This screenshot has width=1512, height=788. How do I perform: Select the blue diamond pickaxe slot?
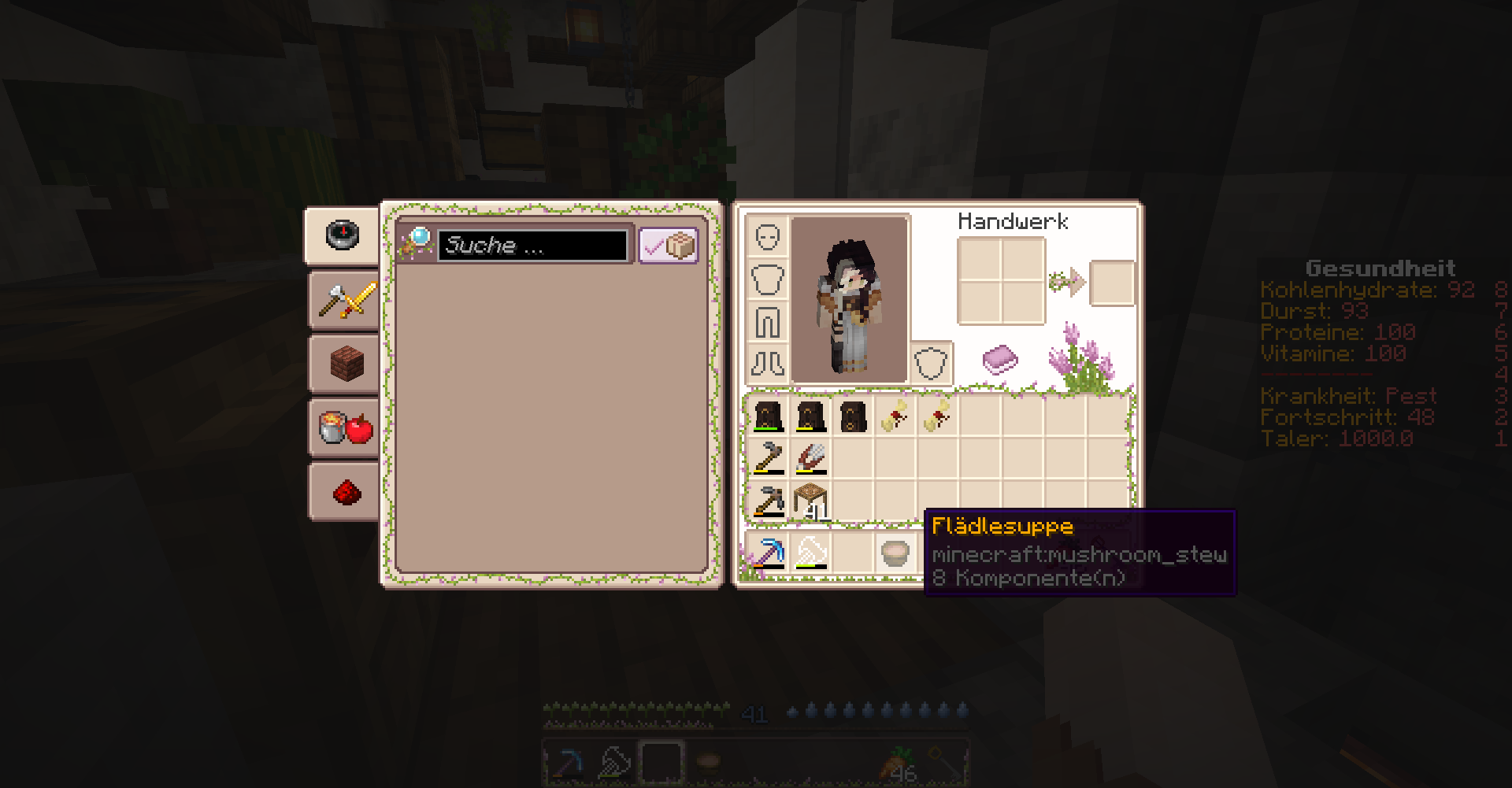768,553
